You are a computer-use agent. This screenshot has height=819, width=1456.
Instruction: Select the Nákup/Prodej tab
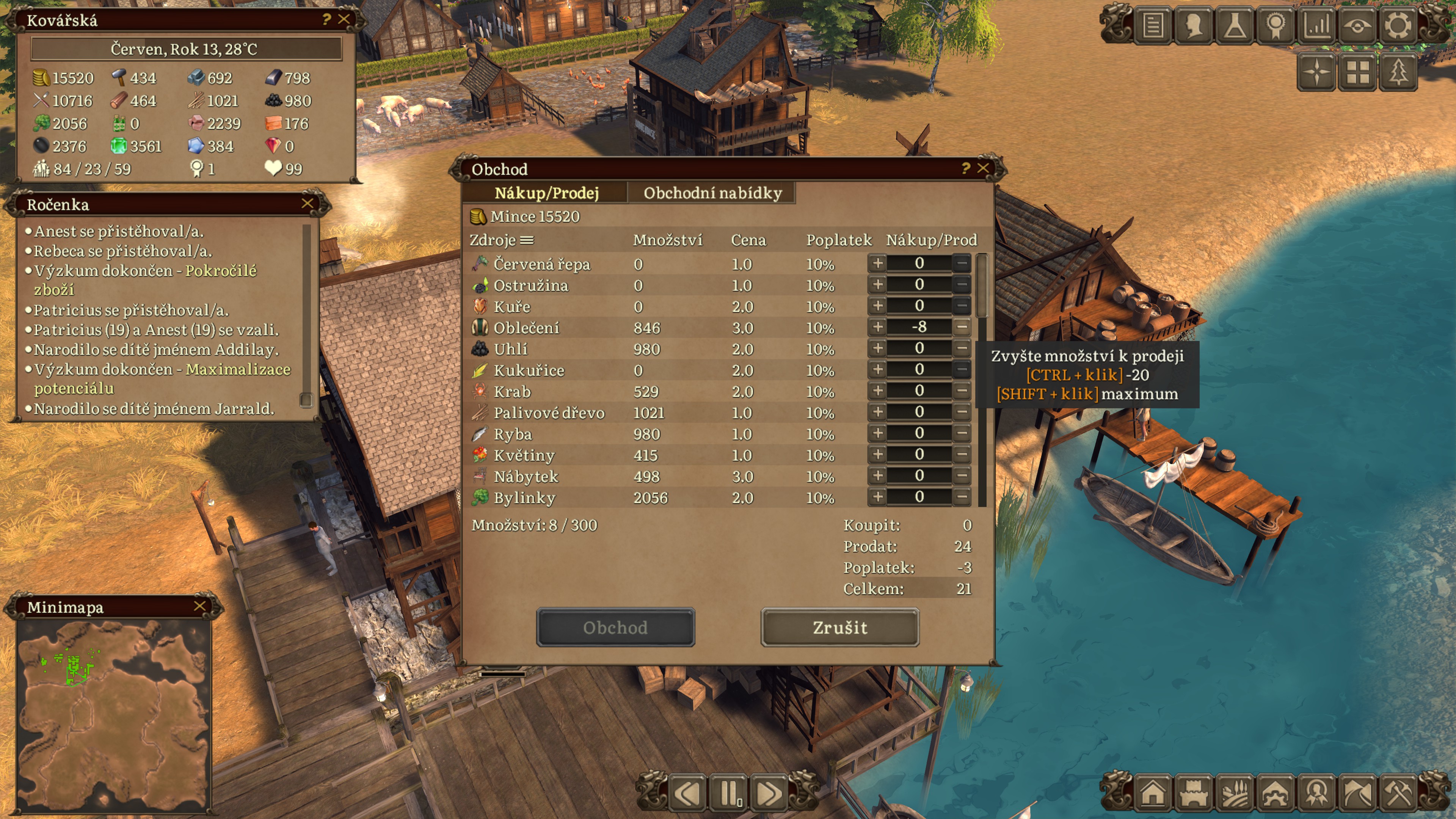[x=546, y=193]
